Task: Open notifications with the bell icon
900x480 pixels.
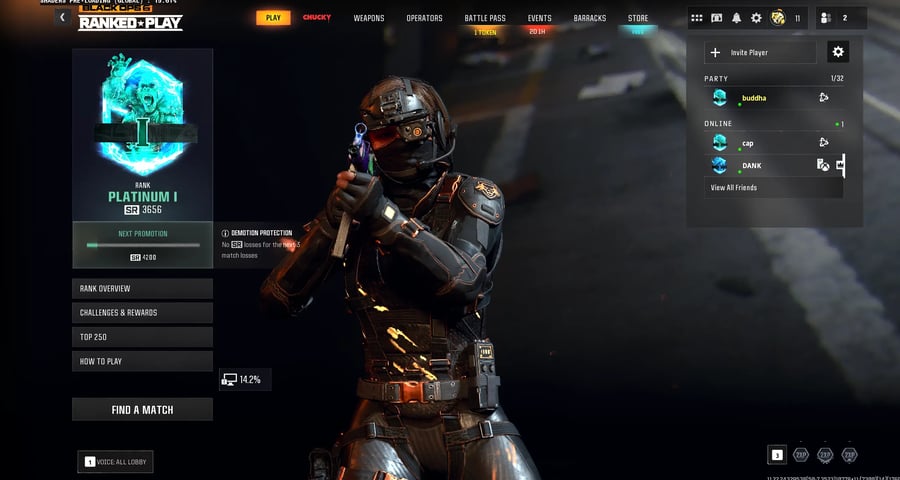Action: [x=737, y=18]
